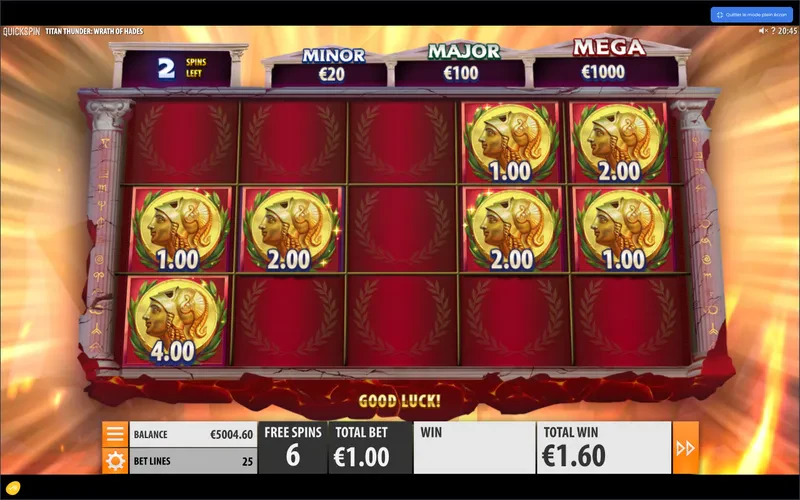Toggle the muted sound icon
This screenshot has height=500, width=800.
(762, 31)
